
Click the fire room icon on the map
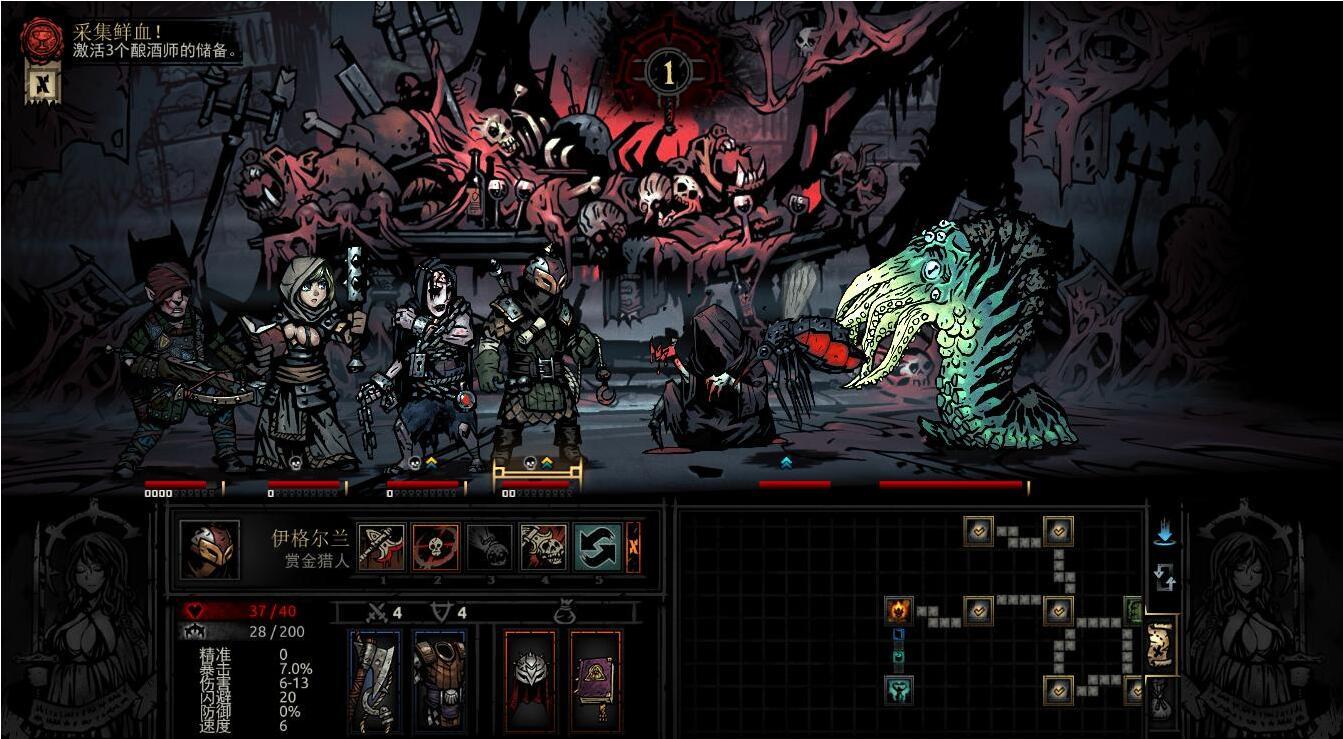898,610
